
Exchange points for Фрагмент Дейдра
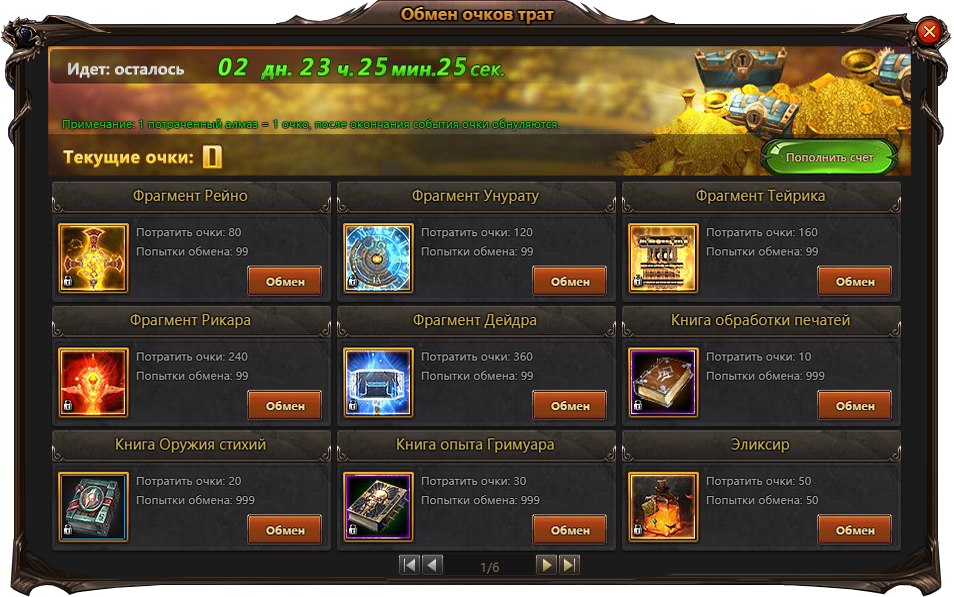coord(570,405)
